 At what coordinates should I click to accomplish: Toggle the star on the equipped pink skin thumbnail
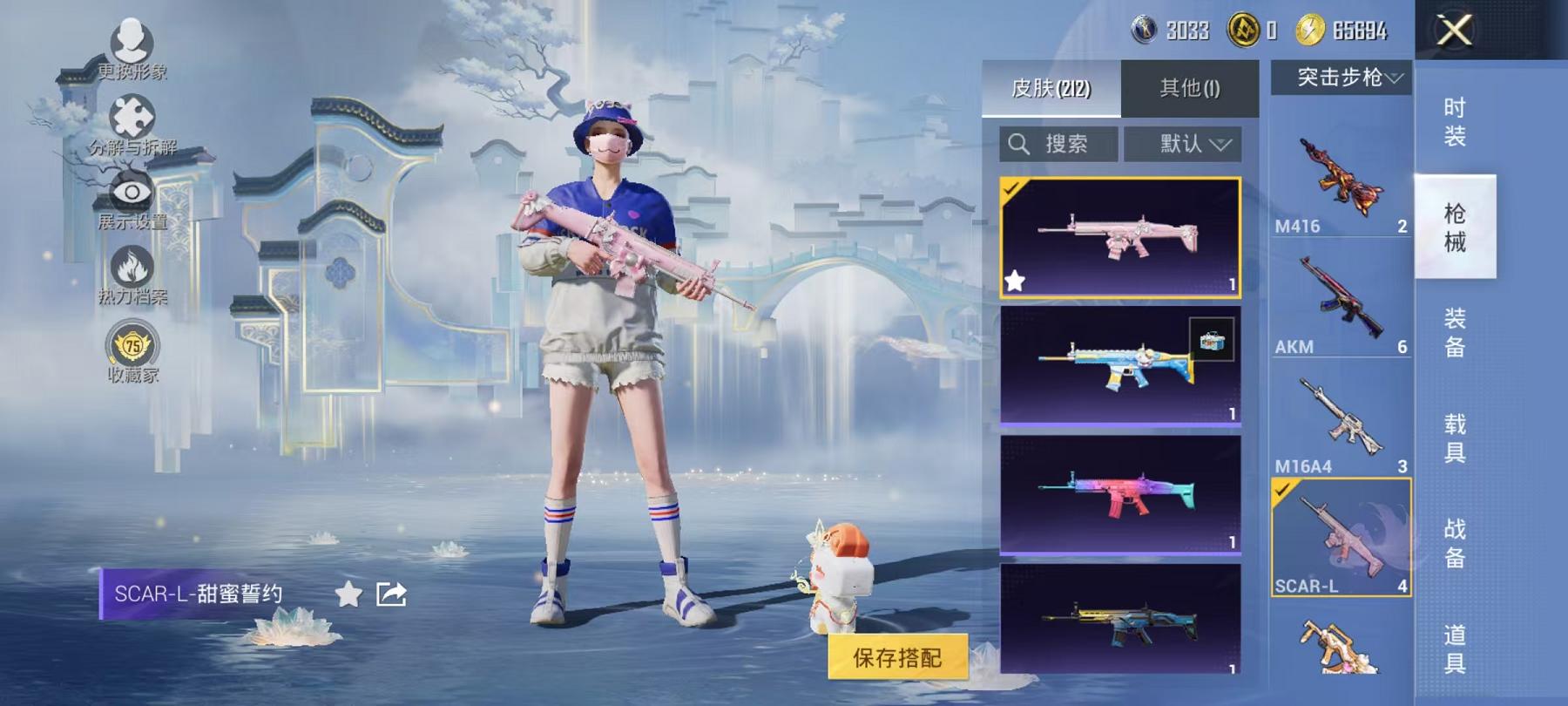[x=1015, y=281]
